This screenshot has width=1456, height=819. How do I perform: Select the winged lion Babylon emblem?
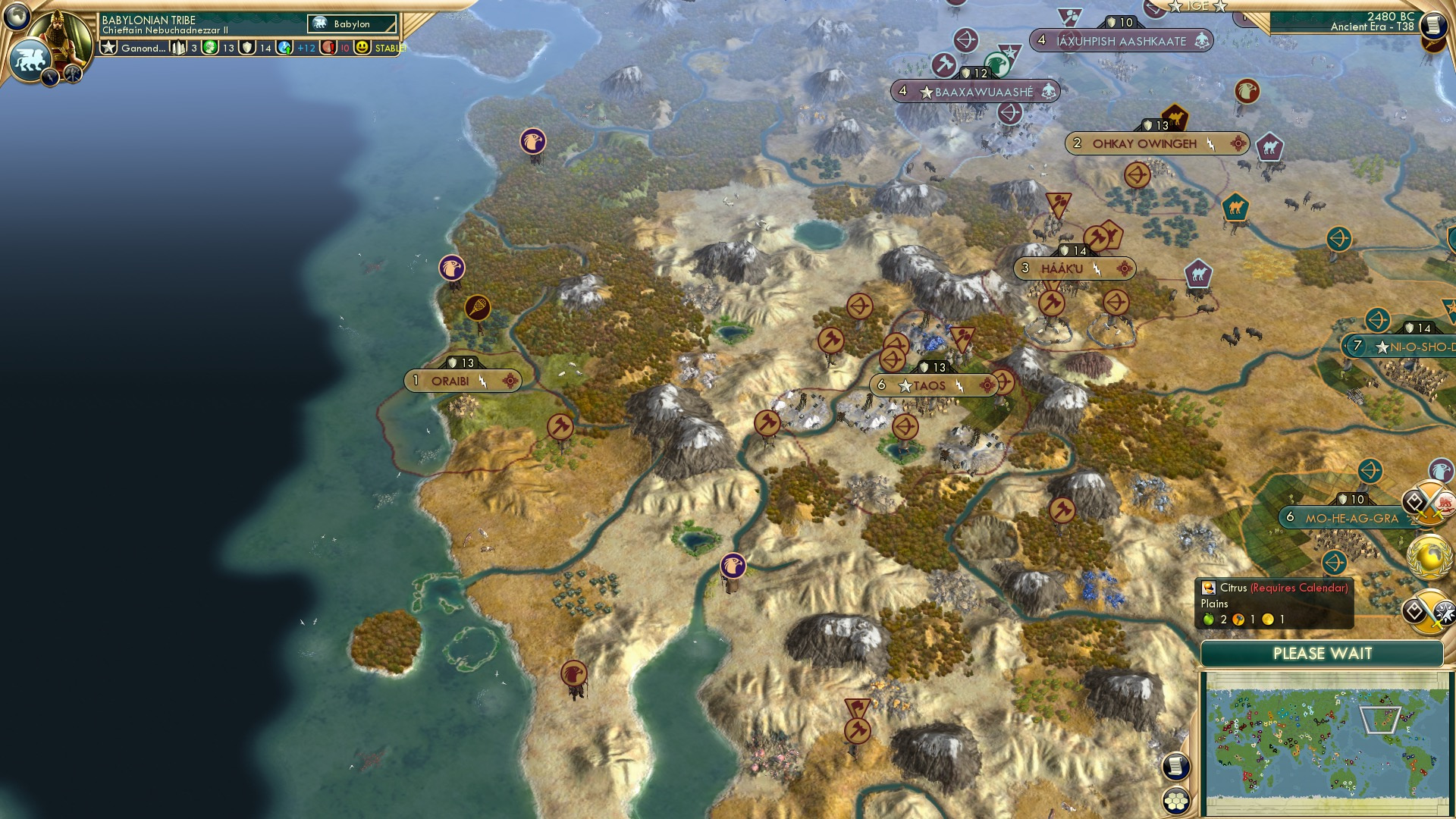coord(29,59)
